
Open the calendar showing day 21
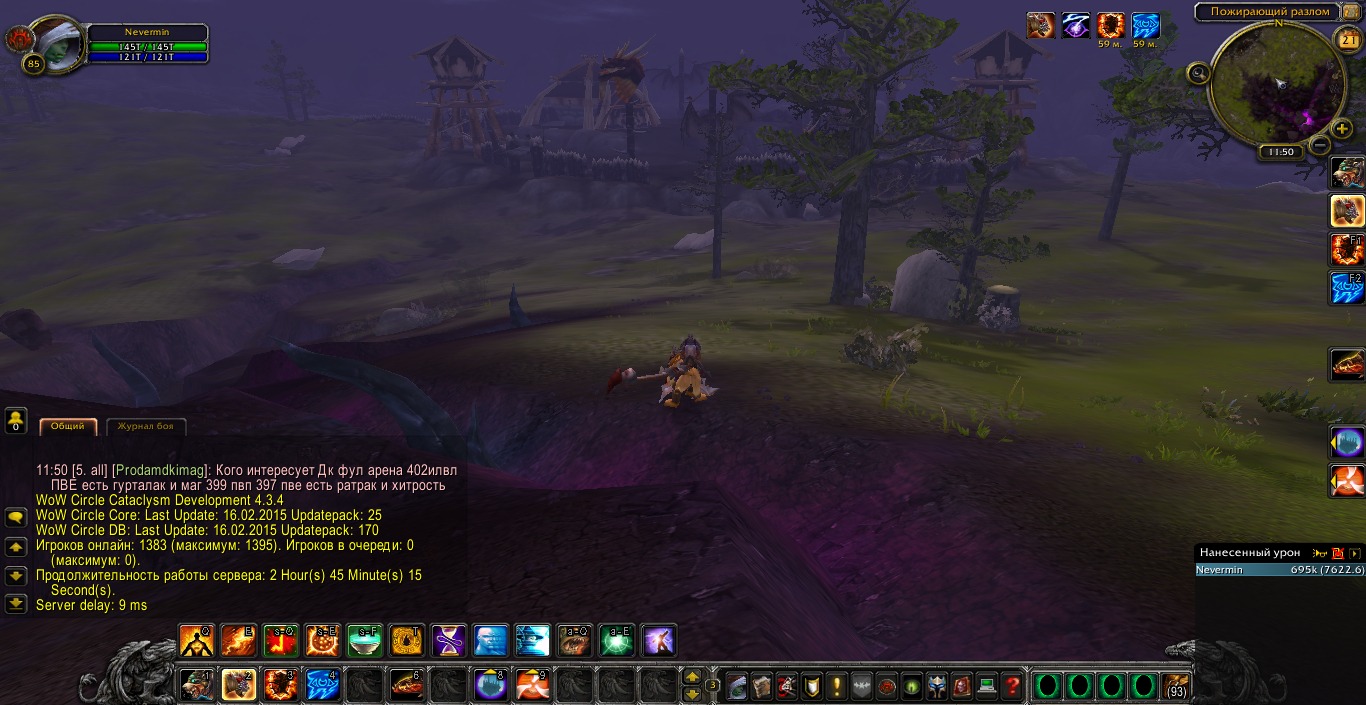pyautogui.click(x=1347, y=40)
